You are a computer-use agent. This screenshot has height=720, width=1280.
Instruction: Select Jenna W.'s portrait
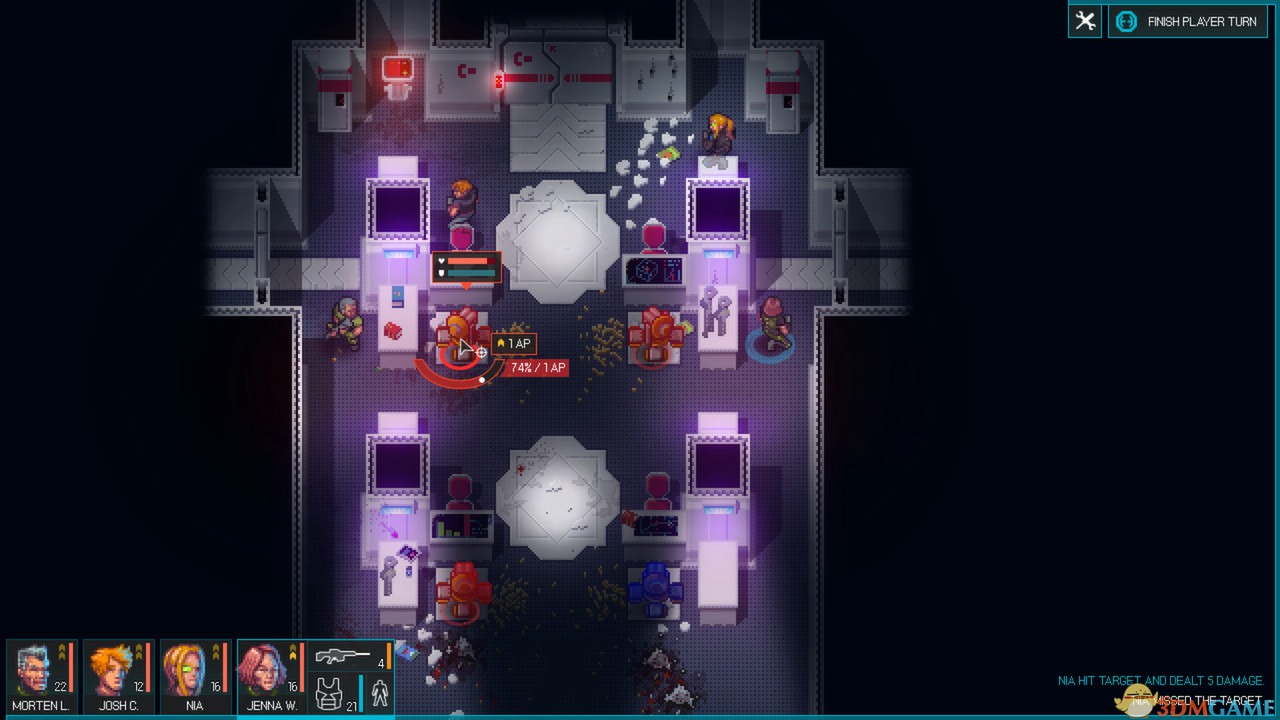pyautogui.click(x=270, y=676)
